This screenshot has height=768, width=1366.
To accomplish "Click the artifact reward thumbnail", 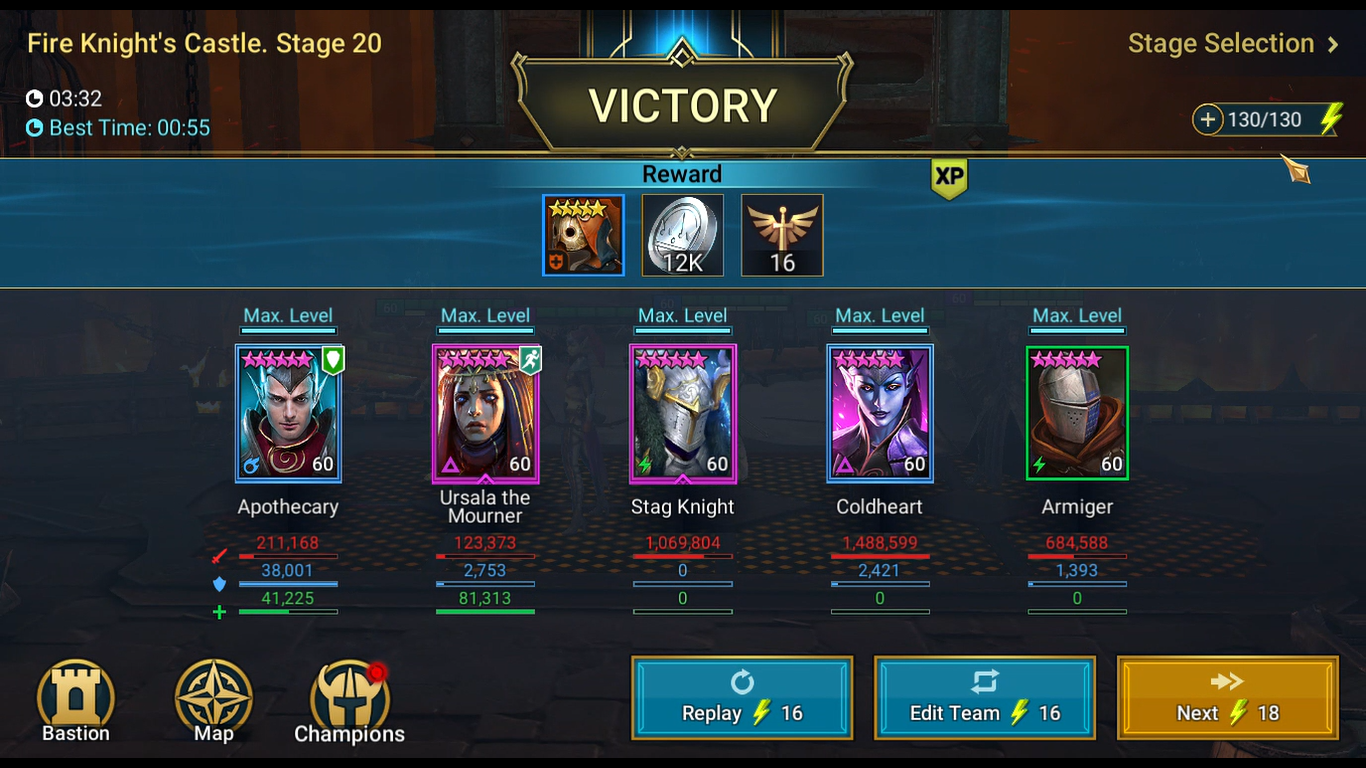I will pos(583,235).
